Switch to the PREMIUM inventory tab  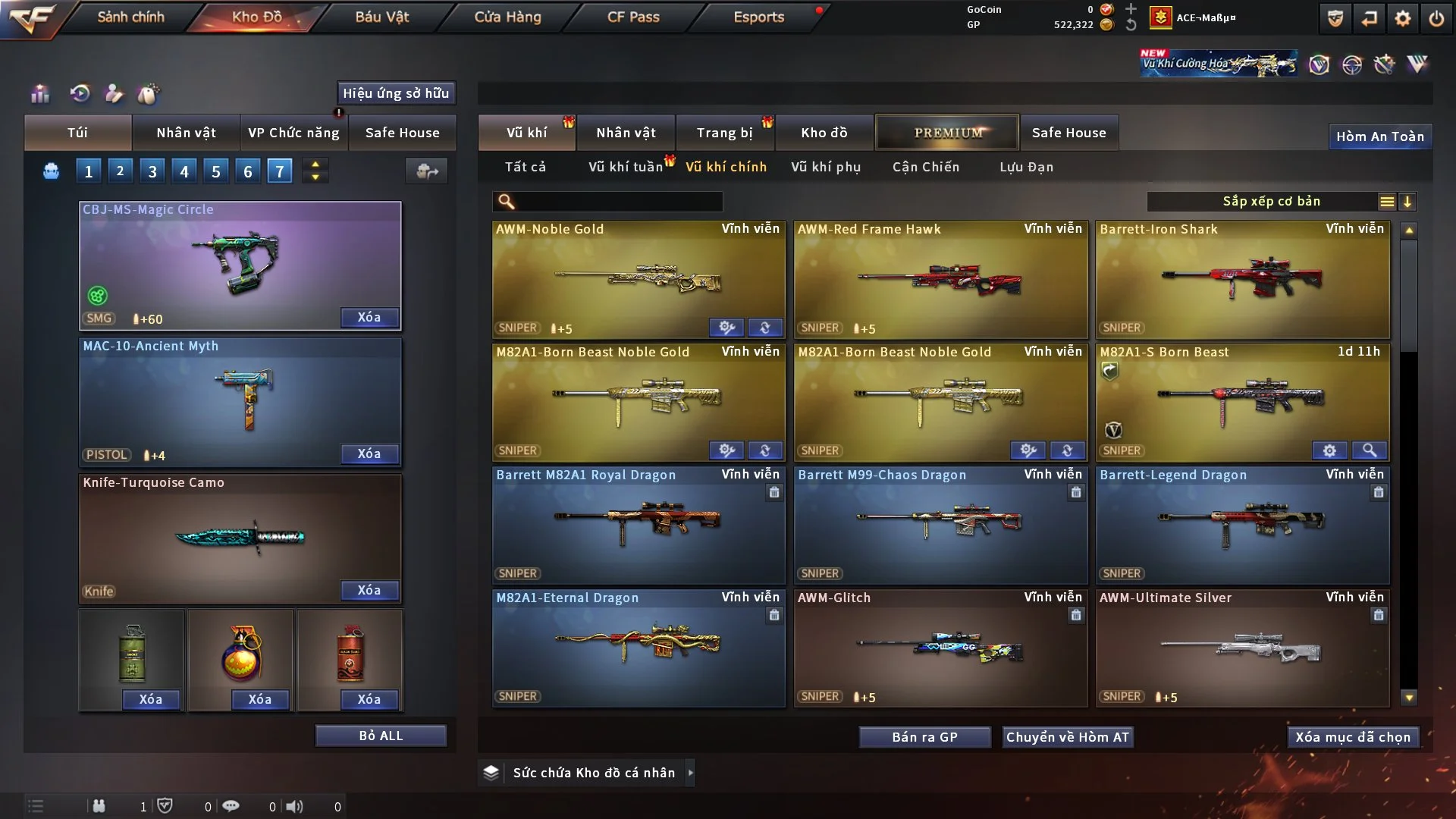click(947, 133)
